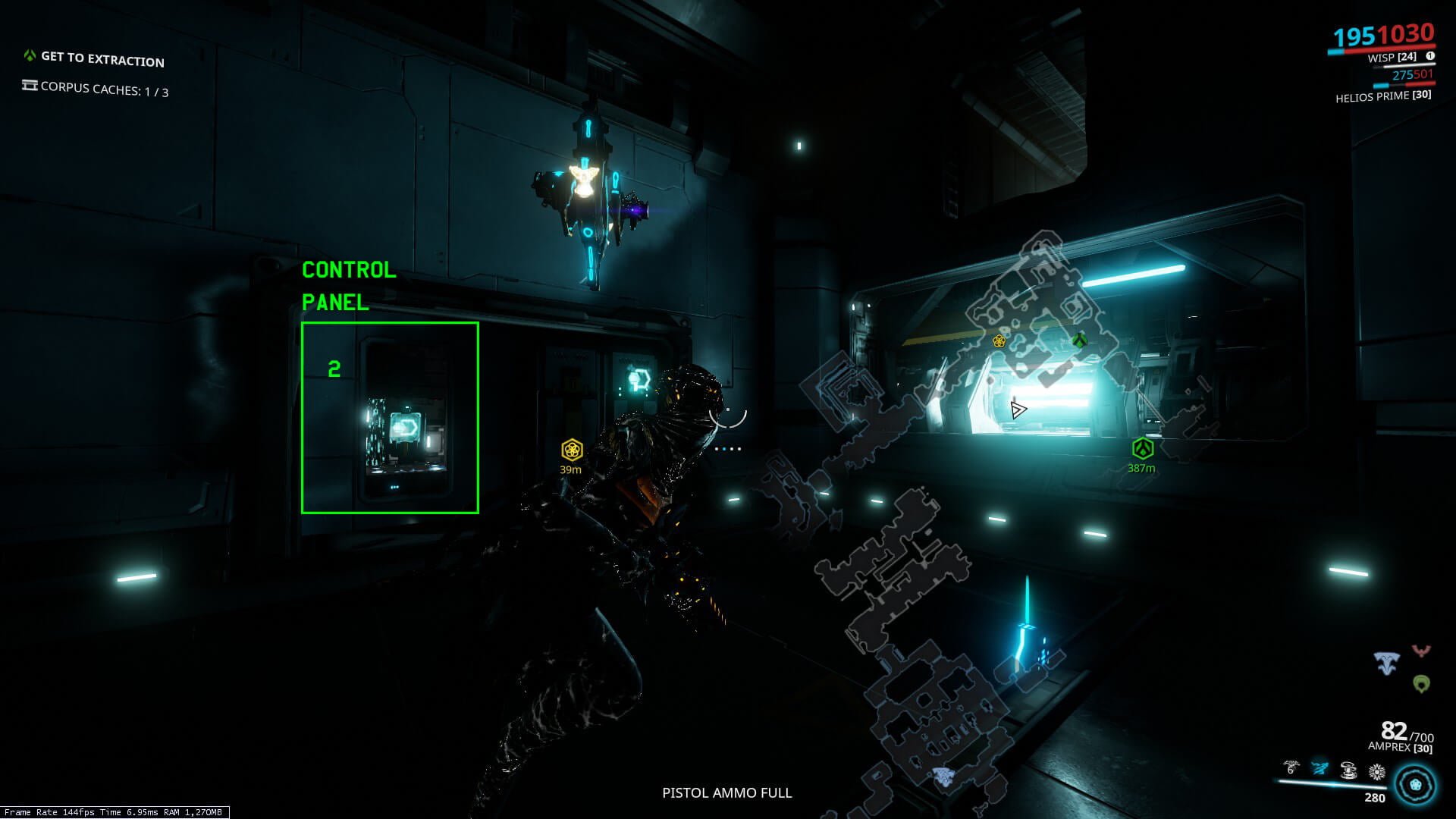Select the yellow flower marker on the map overlay
This screenshot has height=819, width=1456.
(x=999, y=341)
